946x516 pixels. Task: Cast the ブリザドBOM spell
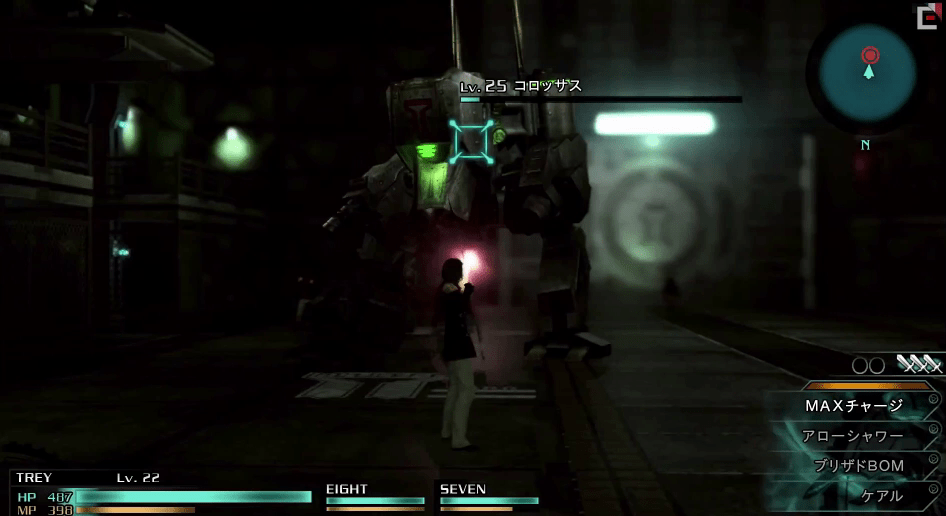point(858,466)
